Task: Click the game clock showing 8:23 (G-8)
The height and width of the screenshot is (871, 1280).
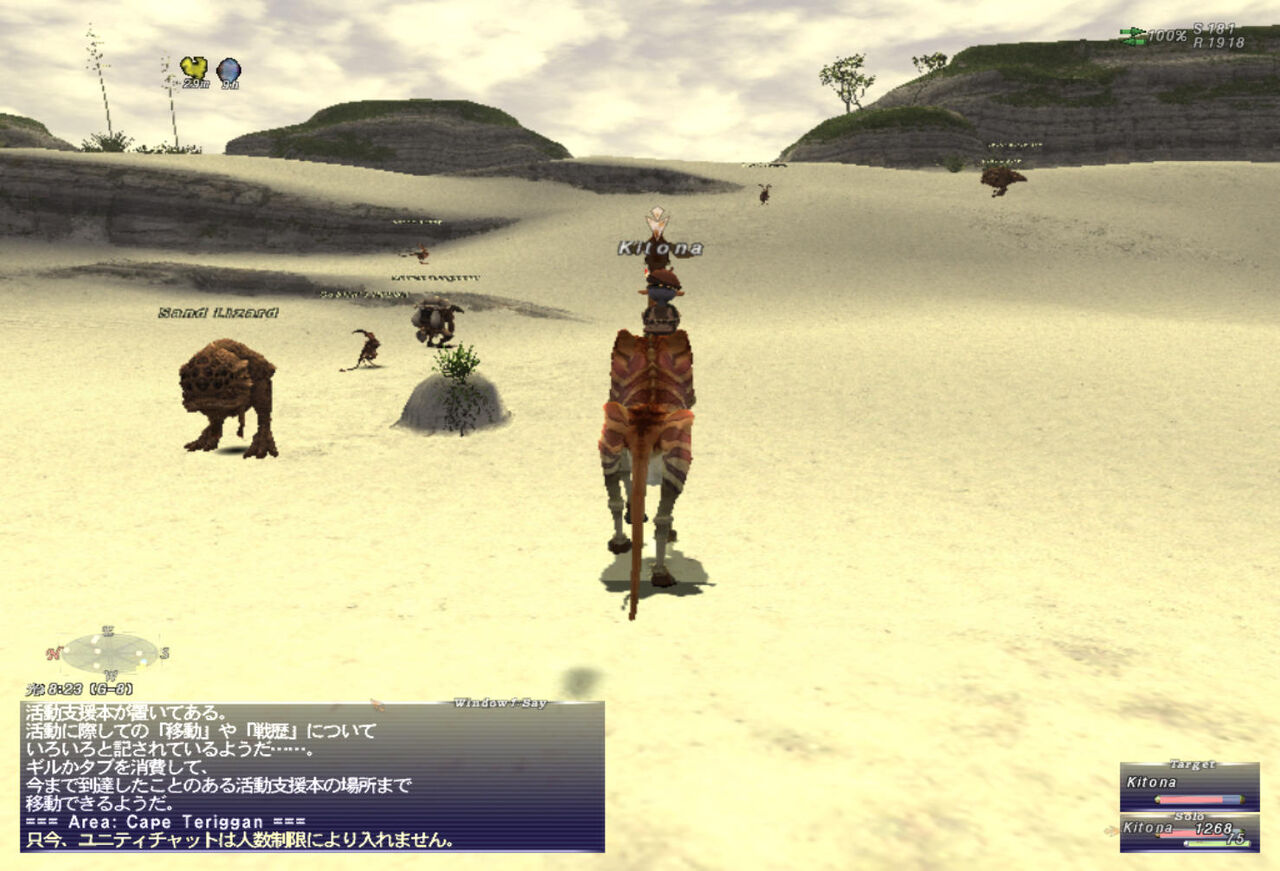Action: 79,689
